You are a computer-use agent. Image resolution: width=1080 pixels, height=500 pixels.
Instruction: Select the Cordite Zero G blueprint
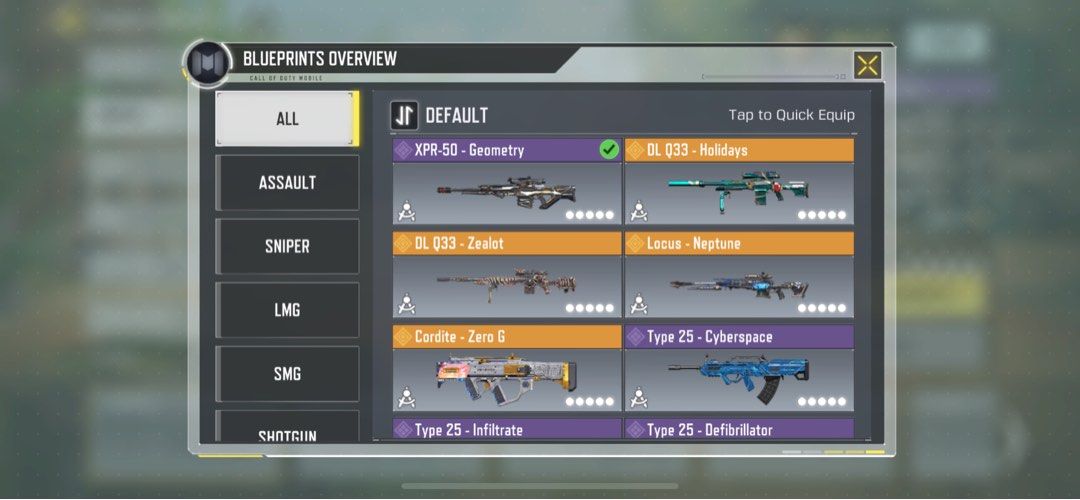click(x=507, y=368)
